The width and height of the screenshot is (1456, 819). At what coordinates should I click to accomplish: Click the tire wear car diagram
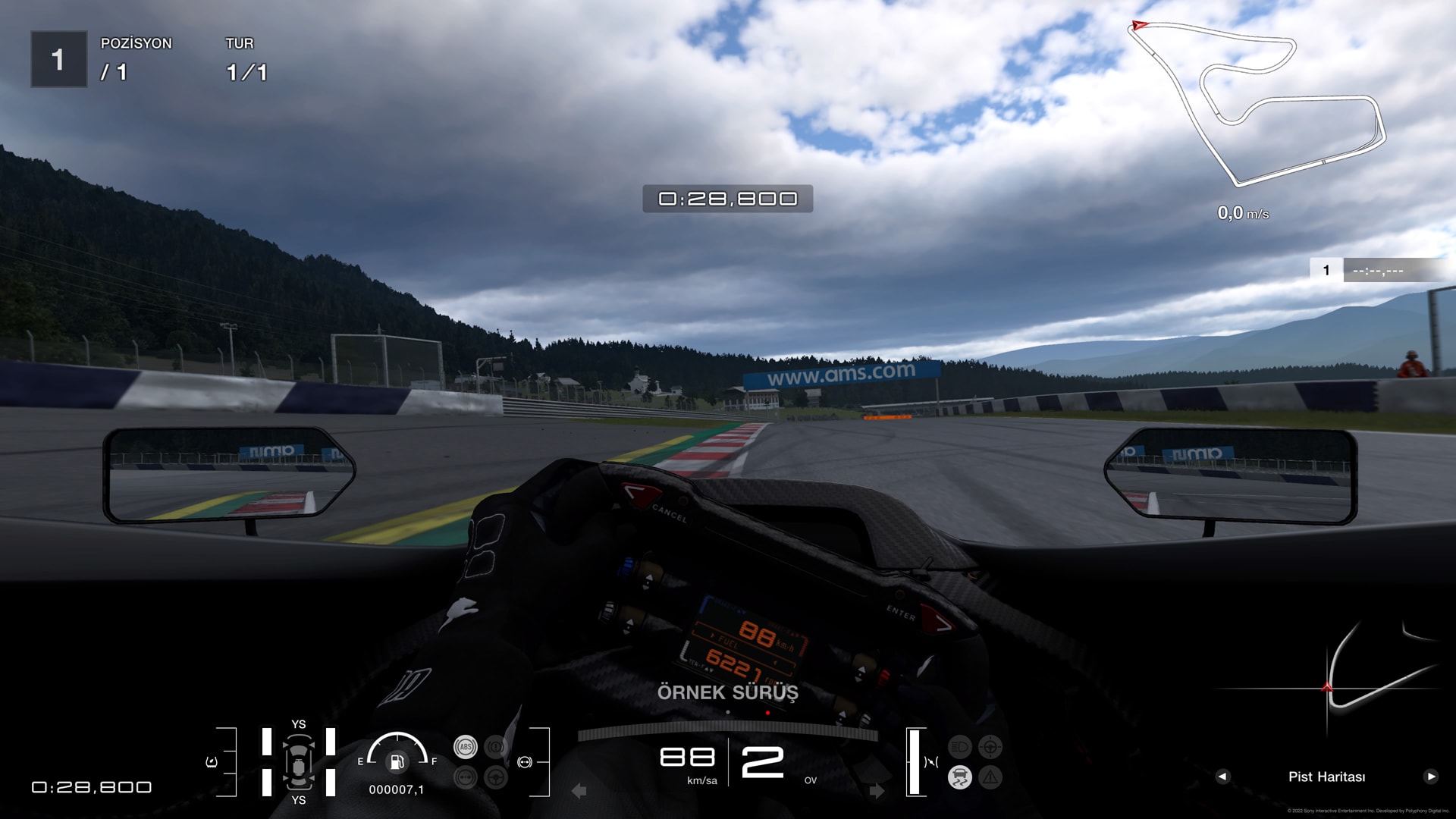[299, 762]
